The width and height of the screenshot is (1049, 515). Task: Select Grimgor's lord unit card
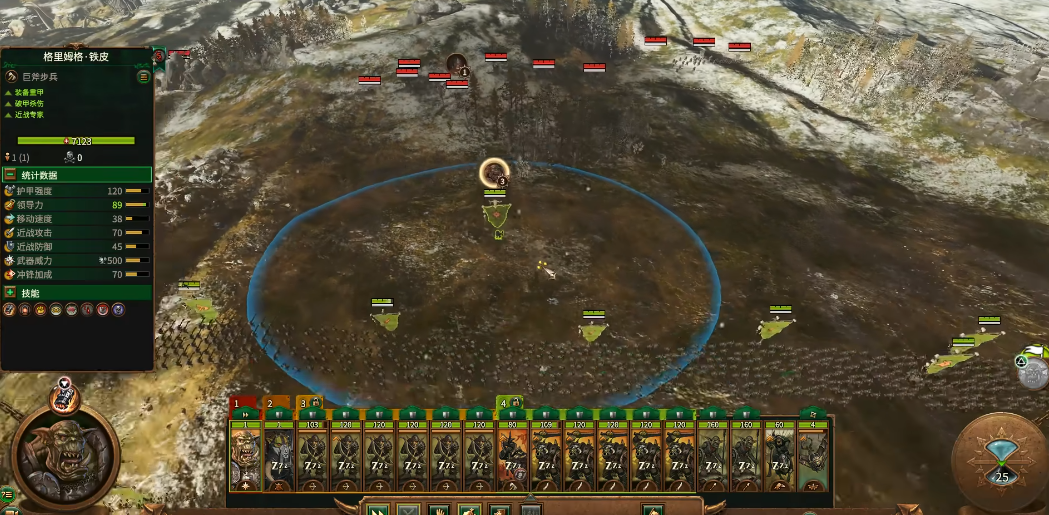coord(245,457)
